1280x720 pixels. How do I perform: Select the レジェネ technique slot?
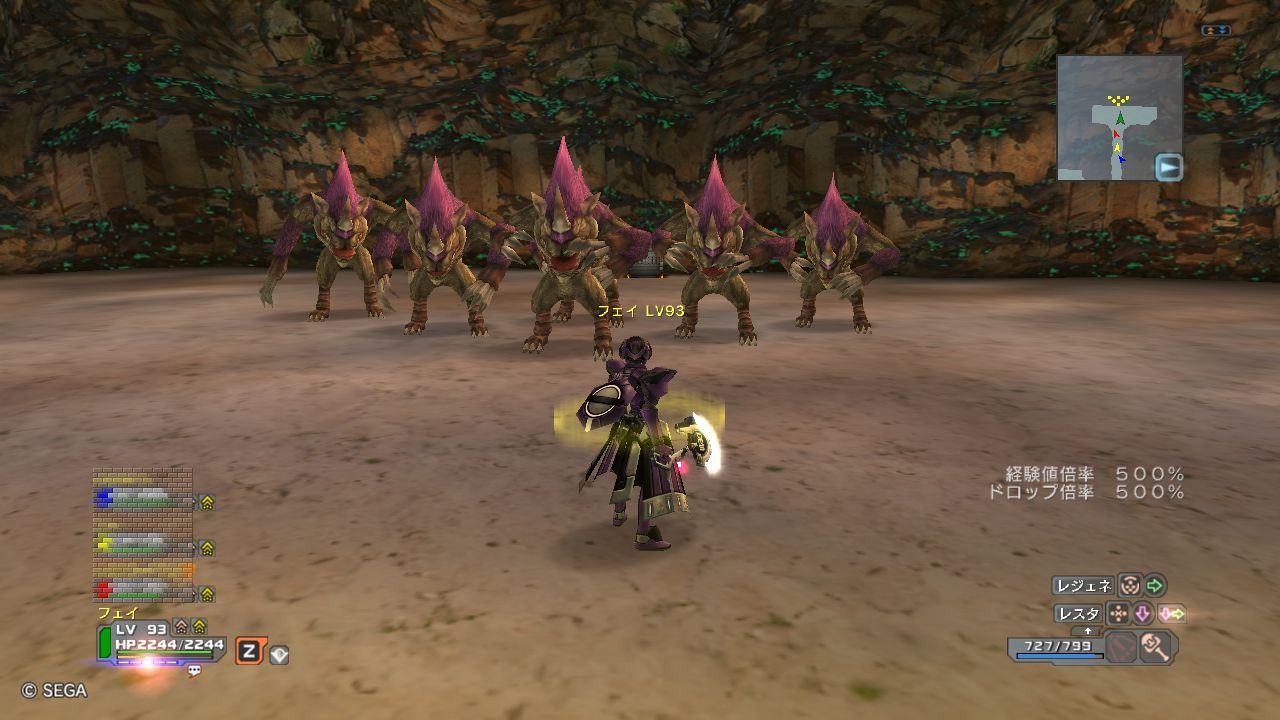(1083, 585)
